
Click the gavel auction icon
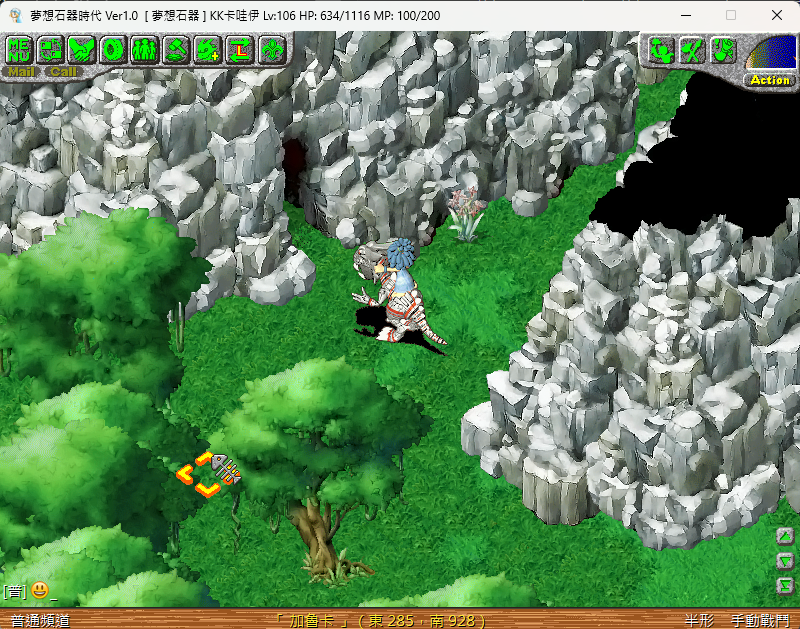point(176,48)
